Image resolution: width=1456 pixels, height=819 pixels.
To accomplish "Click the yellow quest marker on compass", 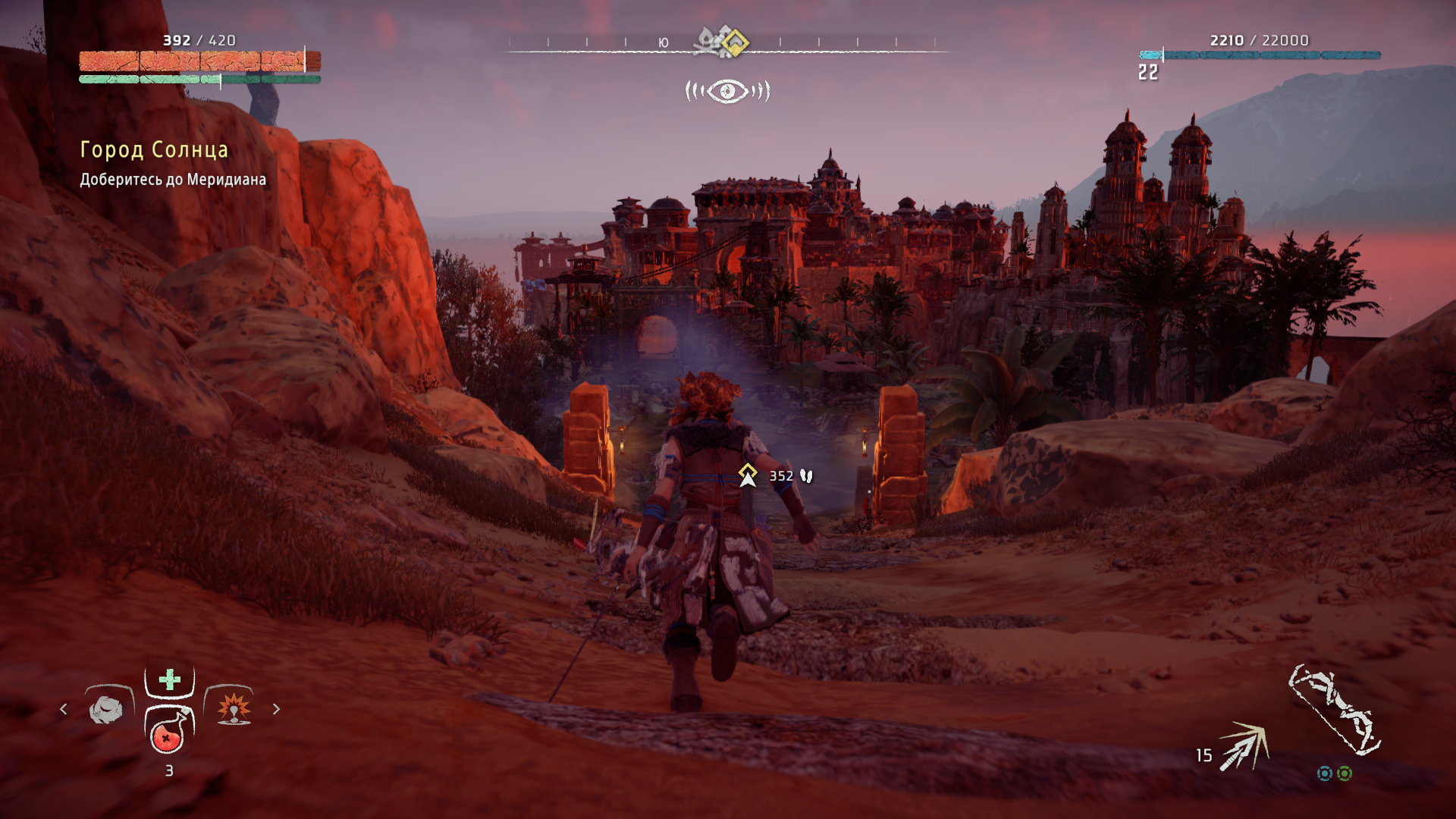I will tap(733, 42).
